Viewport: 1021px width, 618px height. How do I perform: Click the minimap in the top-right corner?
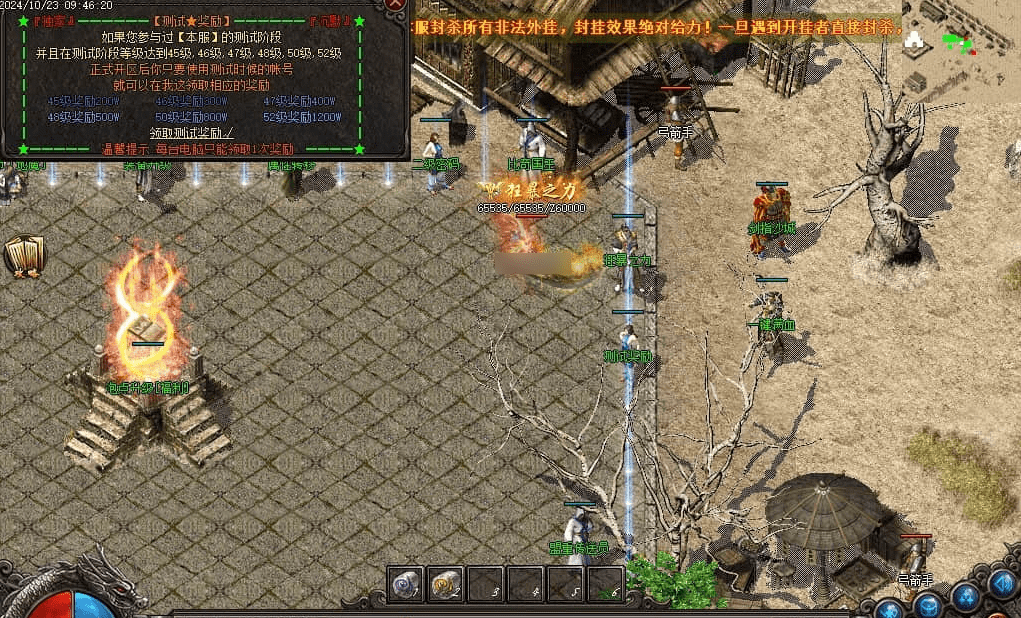pos(960,40)
